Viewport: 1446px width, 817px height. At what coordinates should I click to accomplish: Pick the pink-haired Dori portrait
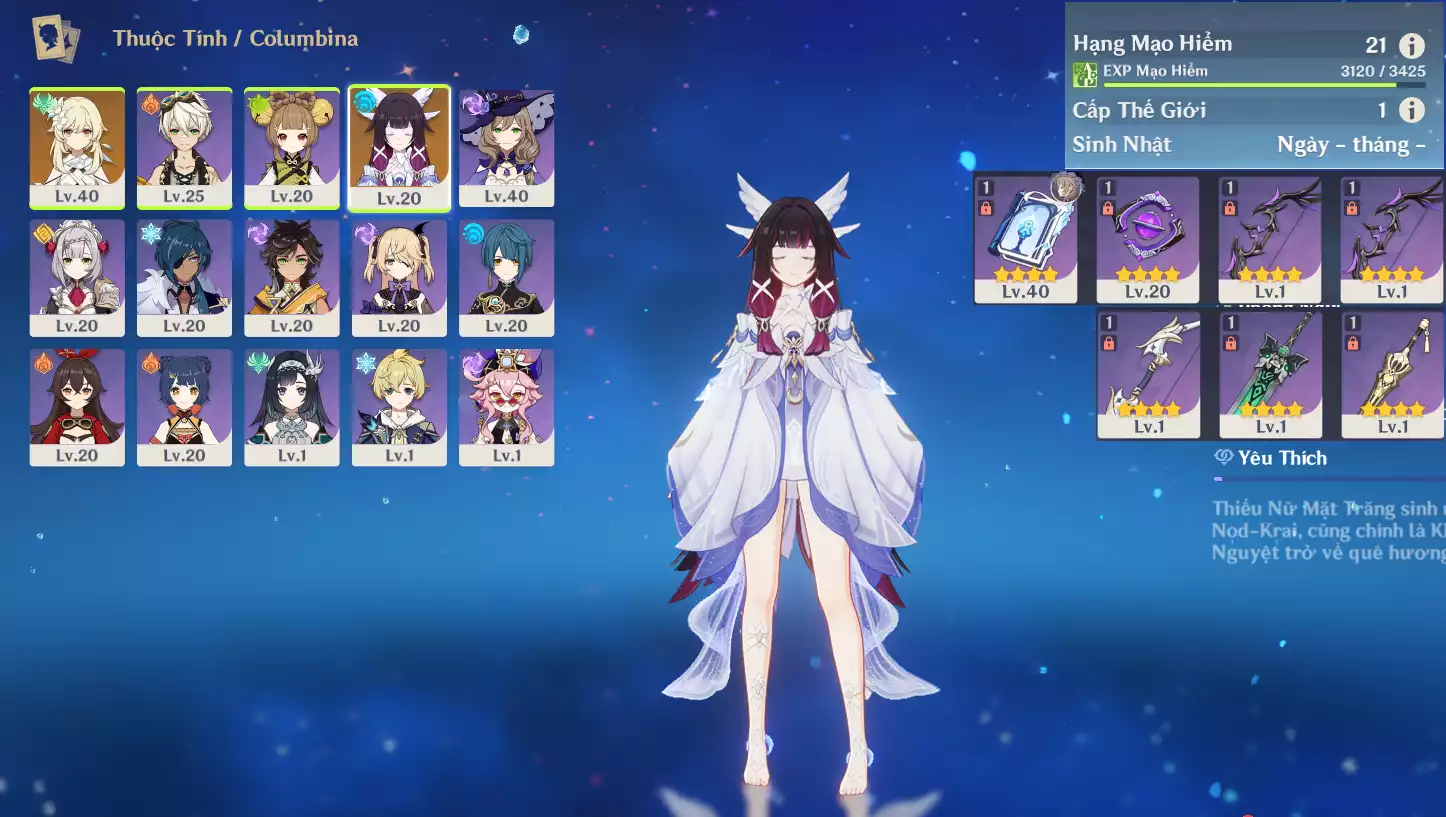[x=507, y=406]
